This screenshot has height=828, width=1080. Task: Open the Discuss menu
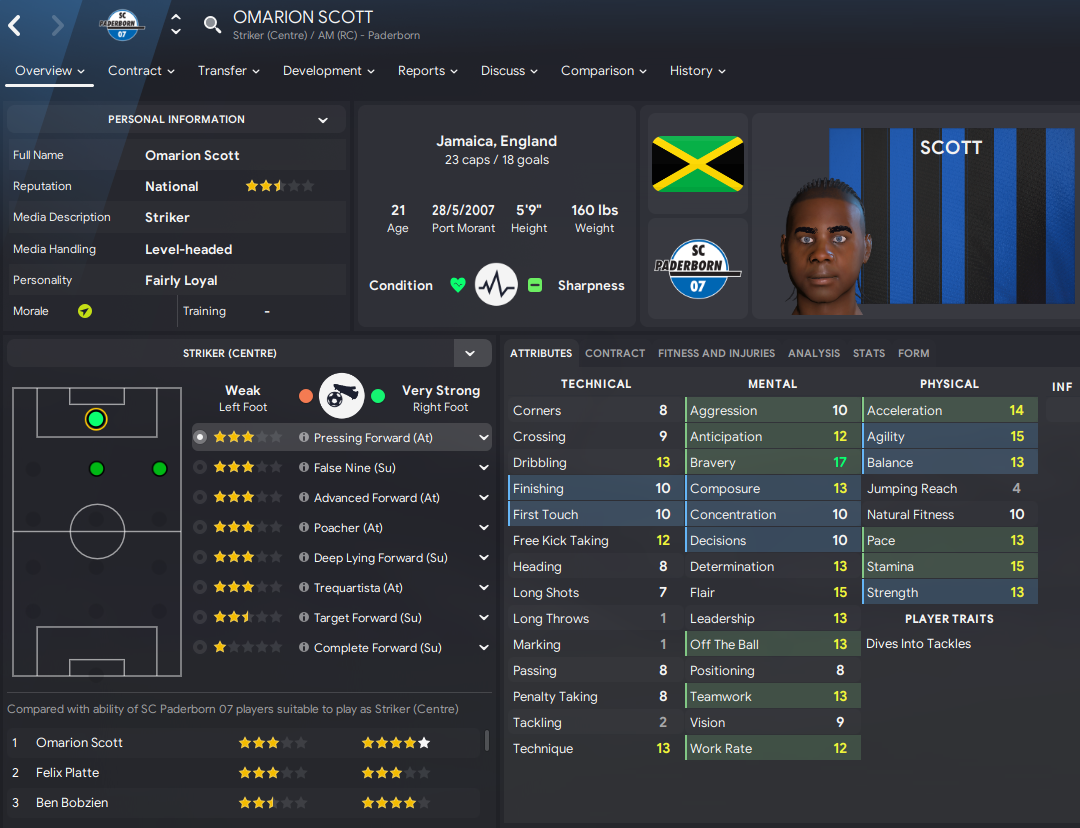click(x=509, y=71)
